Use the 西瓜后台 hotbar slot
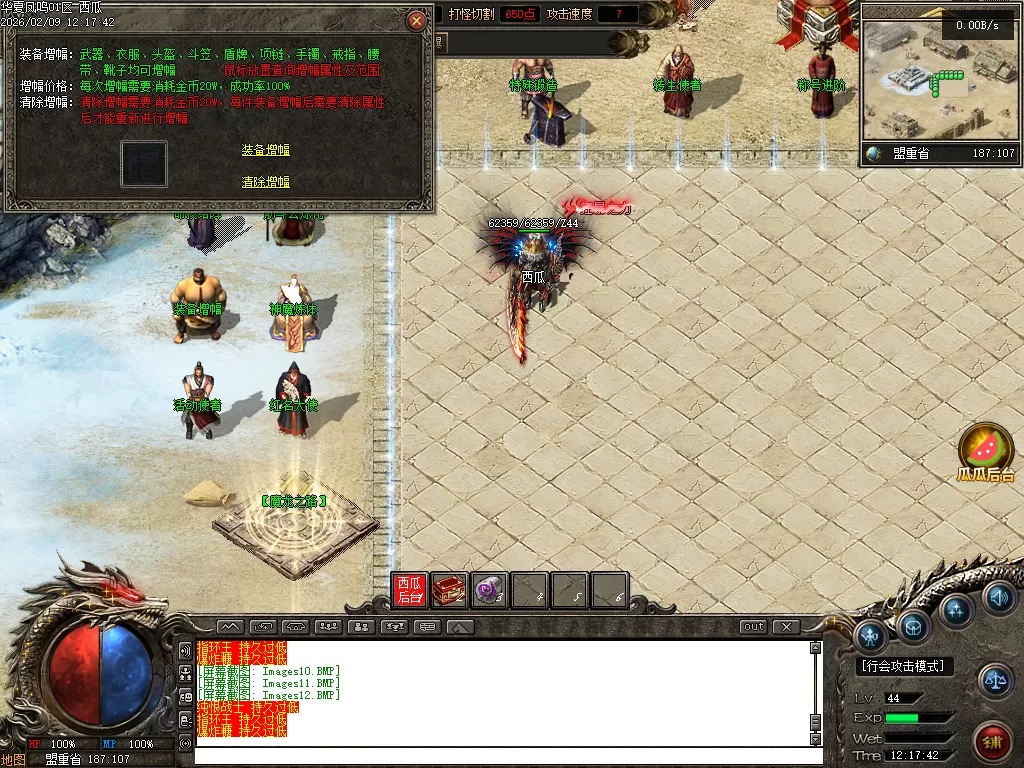Image resolution: width=1024 pixels, height=768 pixels. 410,591
